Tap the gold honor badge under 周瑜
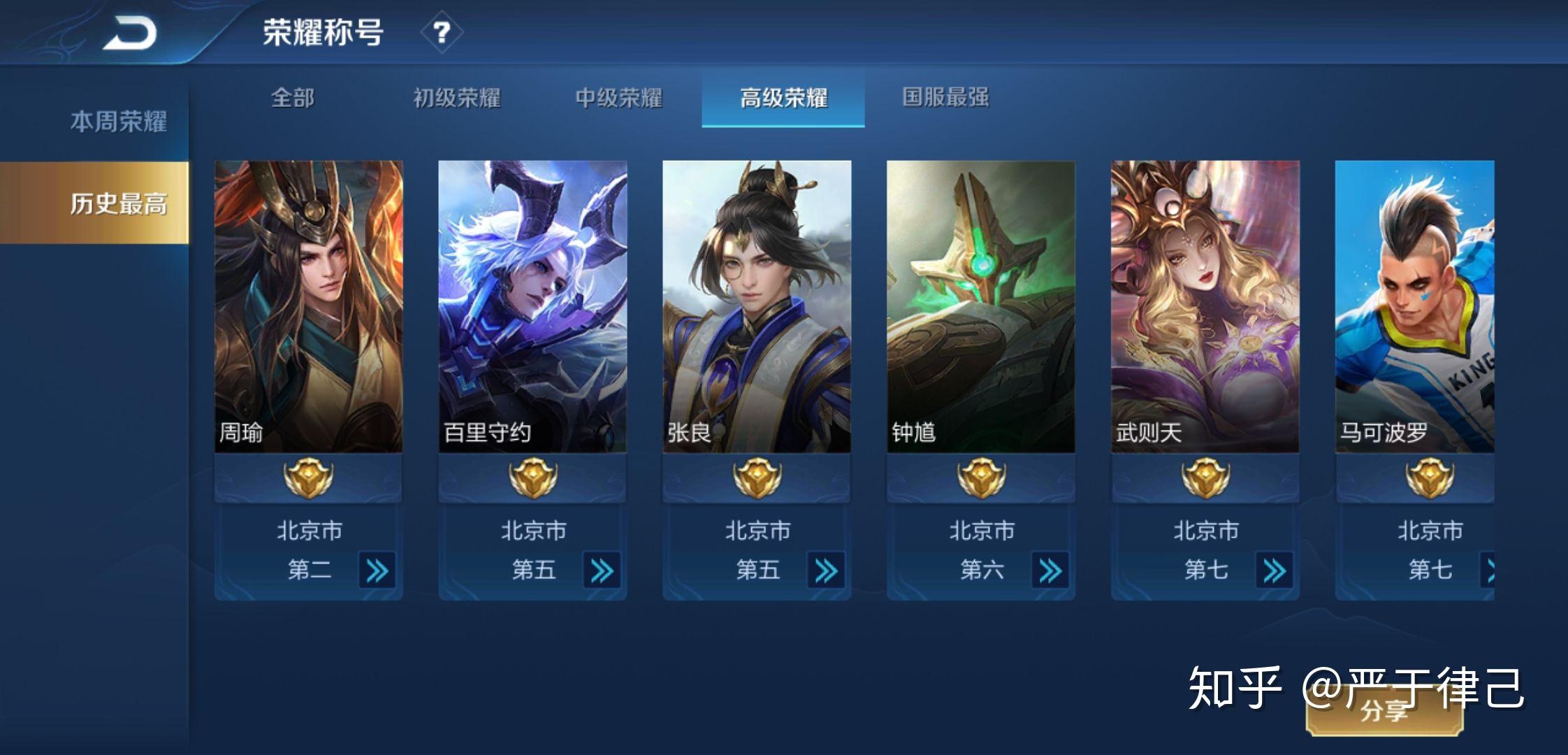 pos(307,478)
